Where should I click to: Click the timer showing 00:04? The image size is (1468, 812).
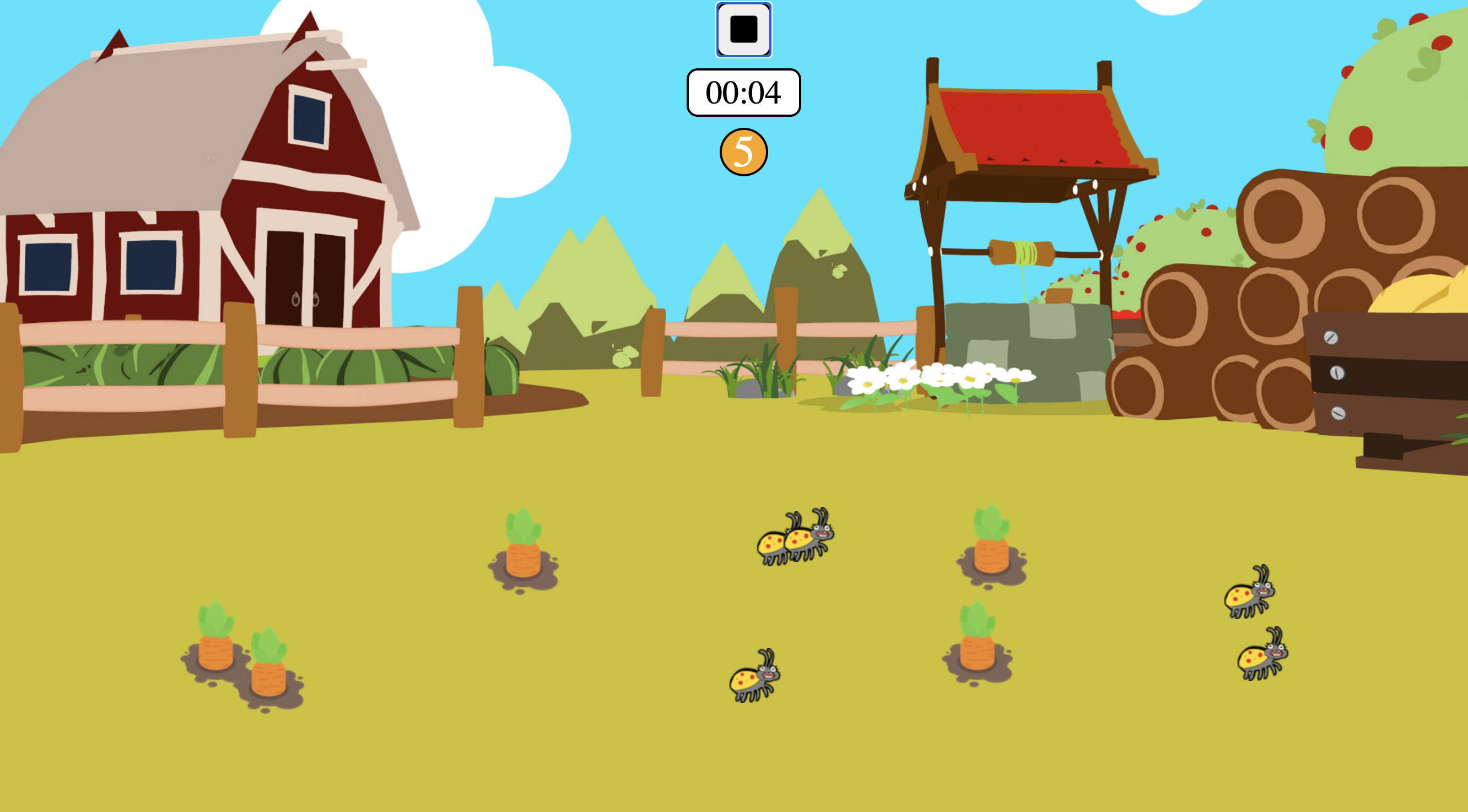(744, 93)
